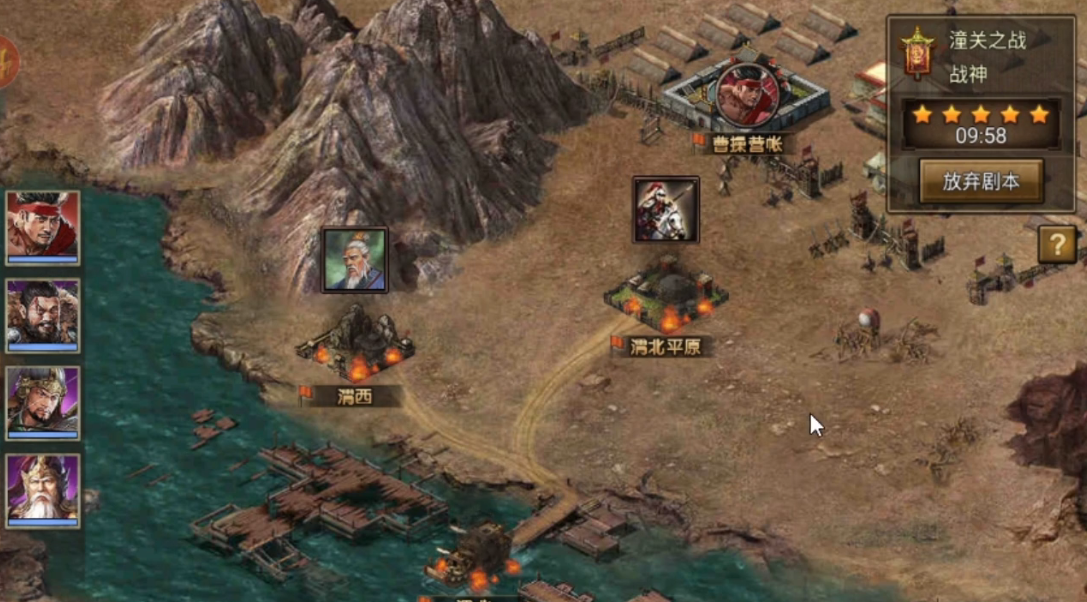Viewport: 1087px width, 602px height.
Task: Click the general portrait at 曹操营帐
Action: pyautogui.click(x=746, y=94)
